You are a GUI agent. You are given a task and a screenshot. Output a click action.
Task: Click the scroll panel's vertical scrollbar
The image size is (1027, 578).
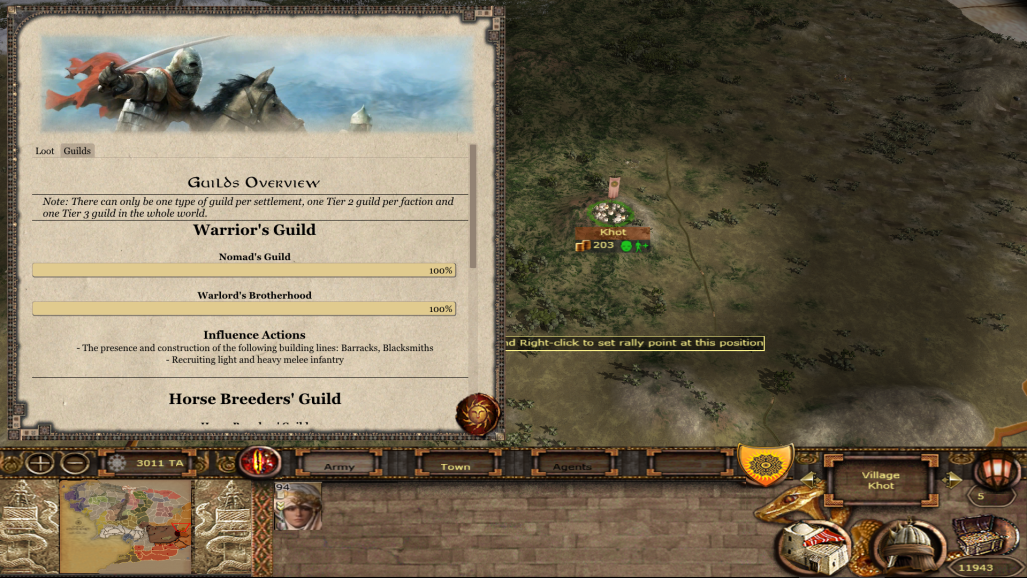coord(473,205)
